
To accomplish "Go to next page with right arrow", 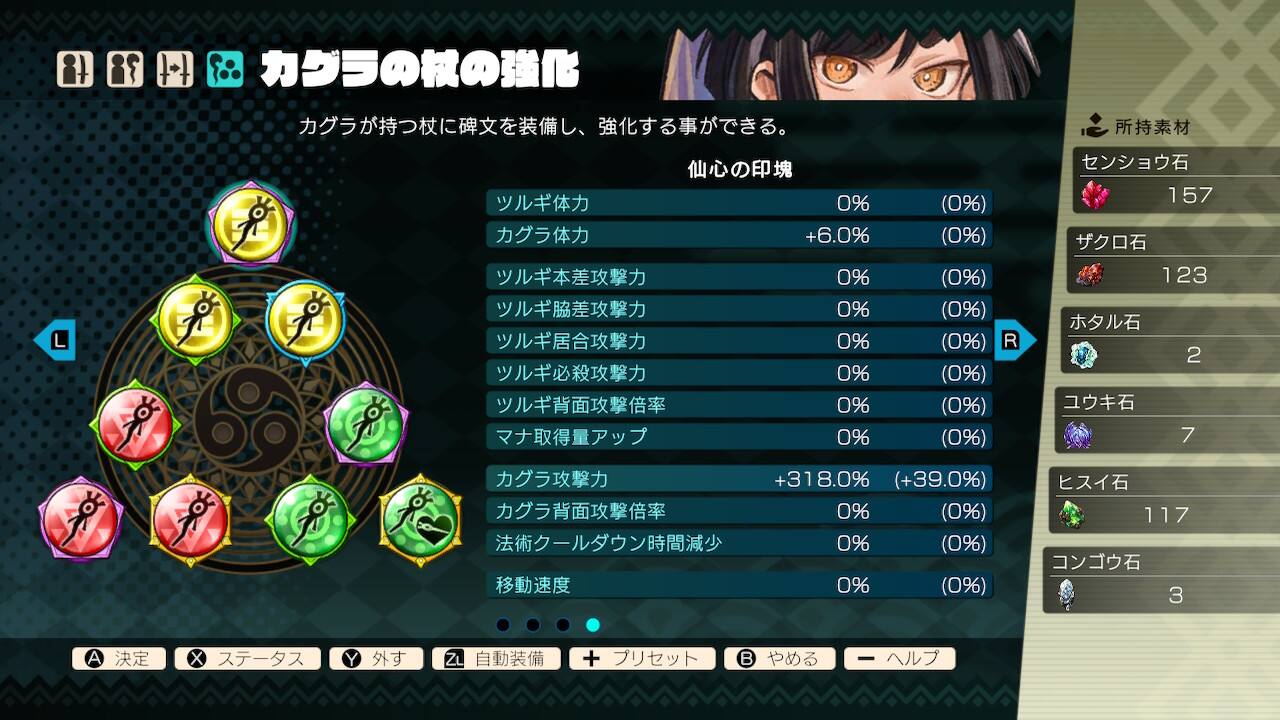I will coord(1014,340).
